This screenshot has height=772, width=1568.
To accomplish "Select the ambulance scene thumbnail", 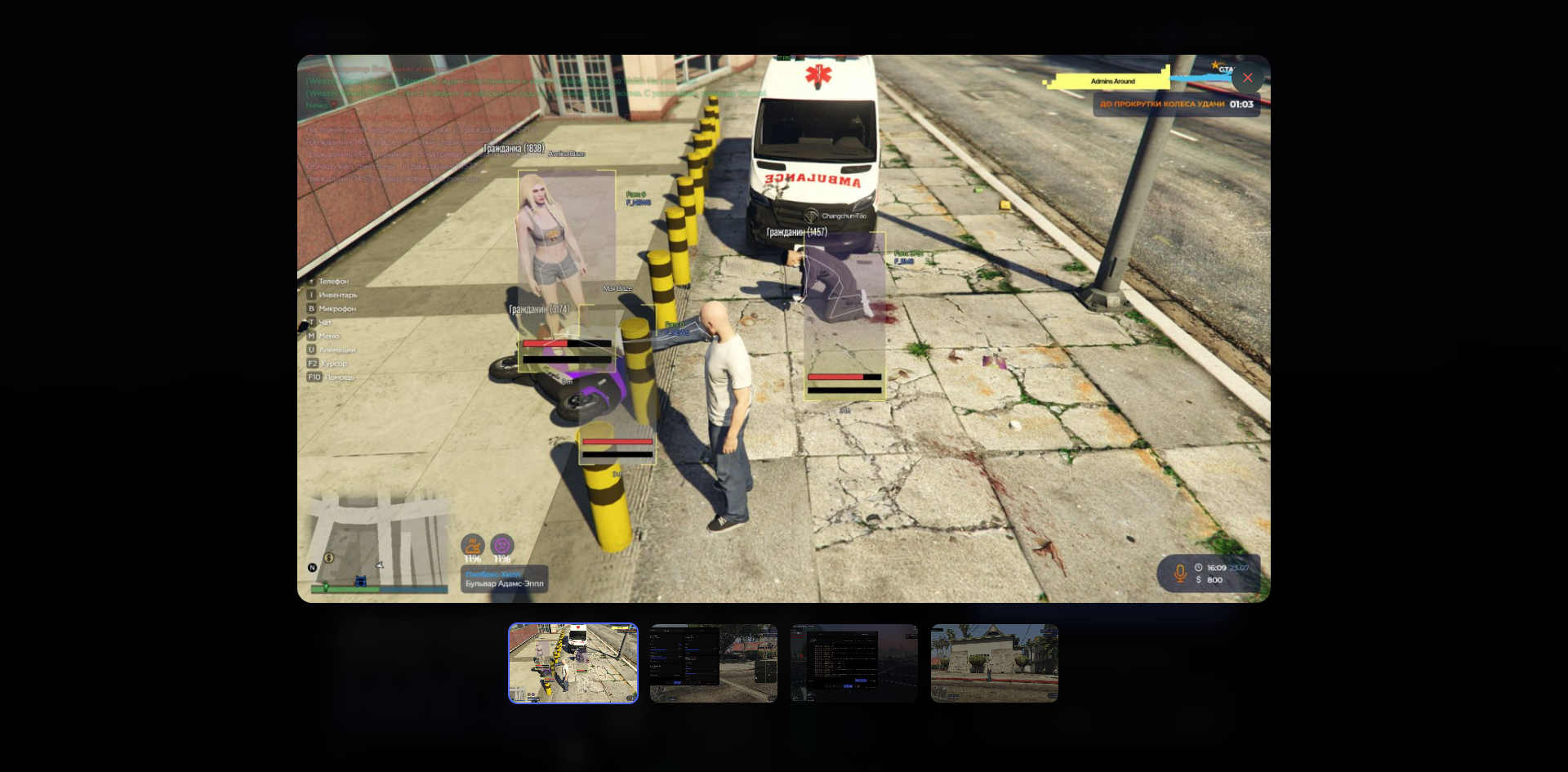I will tap(573, 663).
